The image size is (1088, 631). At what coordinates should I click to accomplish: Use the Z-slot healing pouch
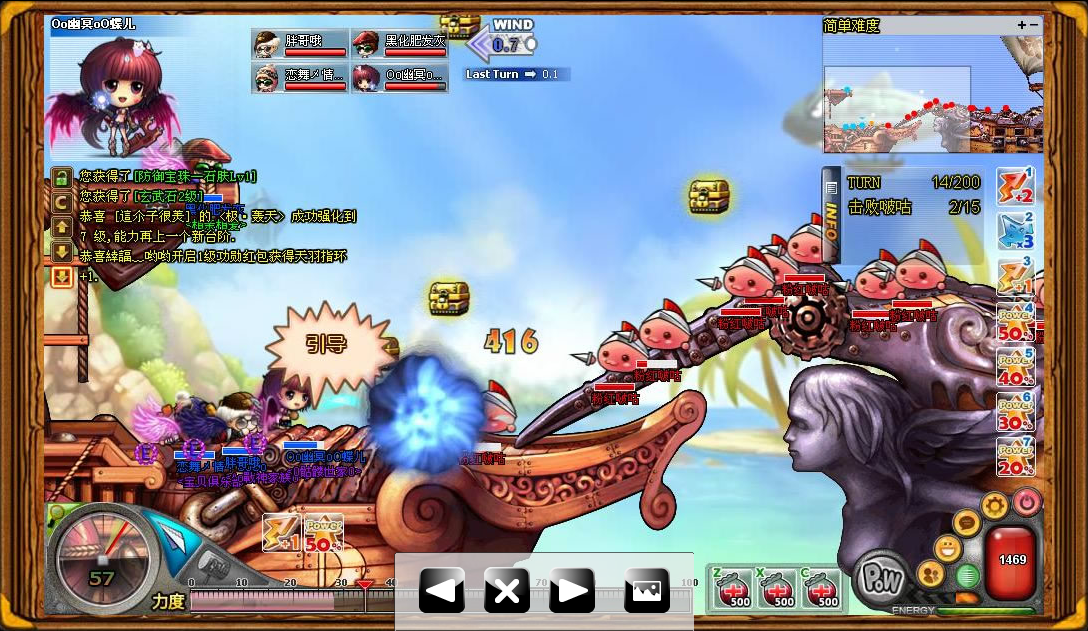[x=736, y=590]
